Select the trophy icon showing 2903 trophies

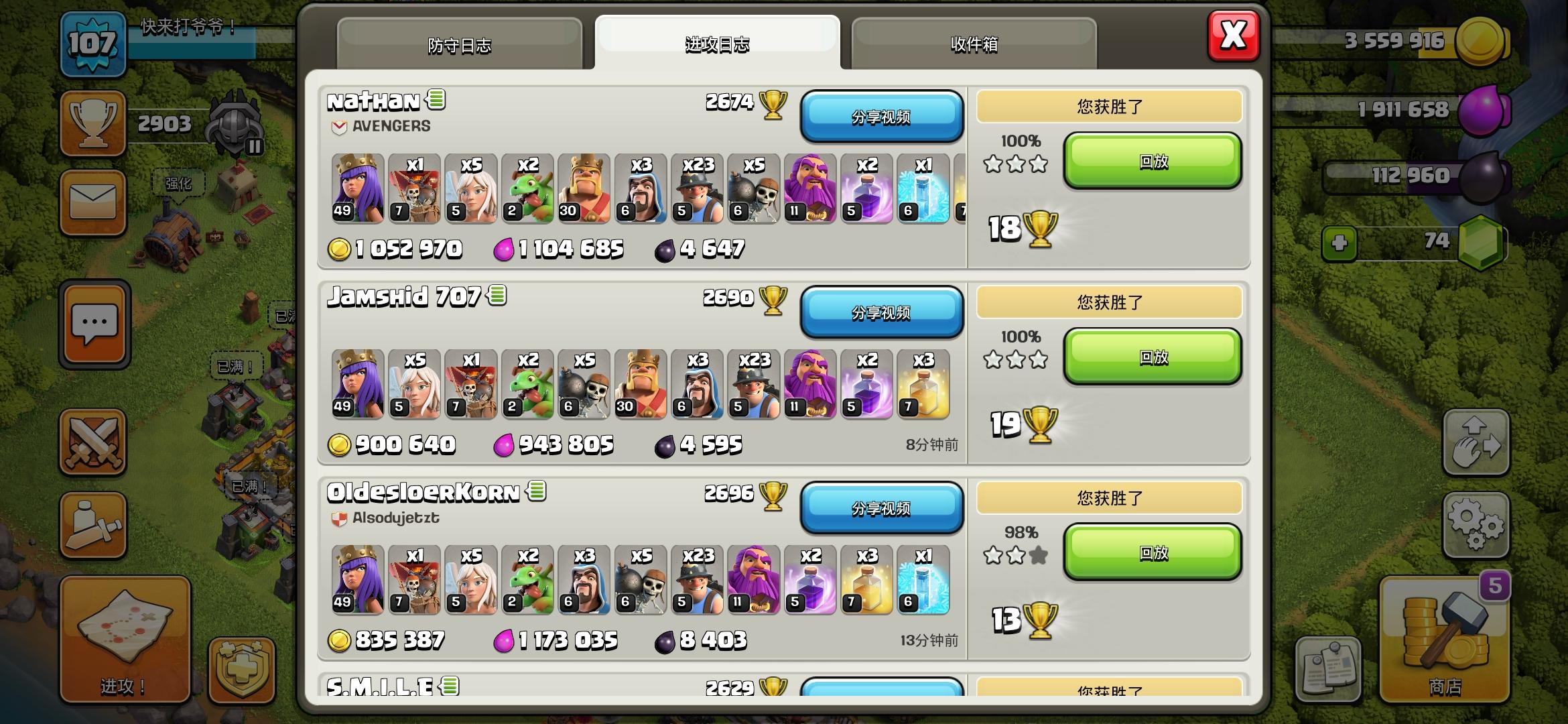(x=93, y=122)
